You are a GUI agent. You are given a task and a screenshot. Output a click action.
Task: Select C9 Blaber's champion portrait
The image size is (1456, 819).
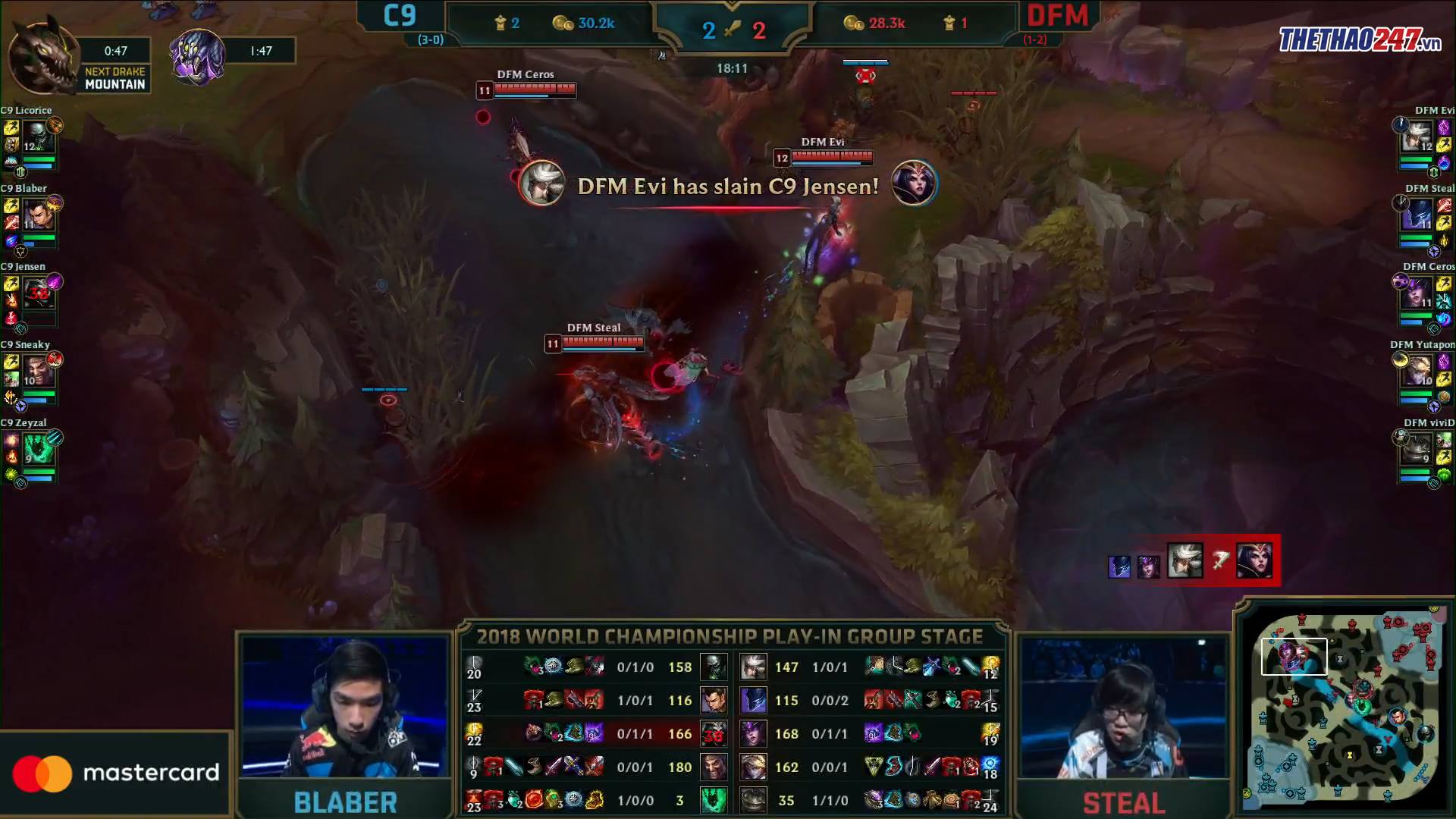[37, 215]
